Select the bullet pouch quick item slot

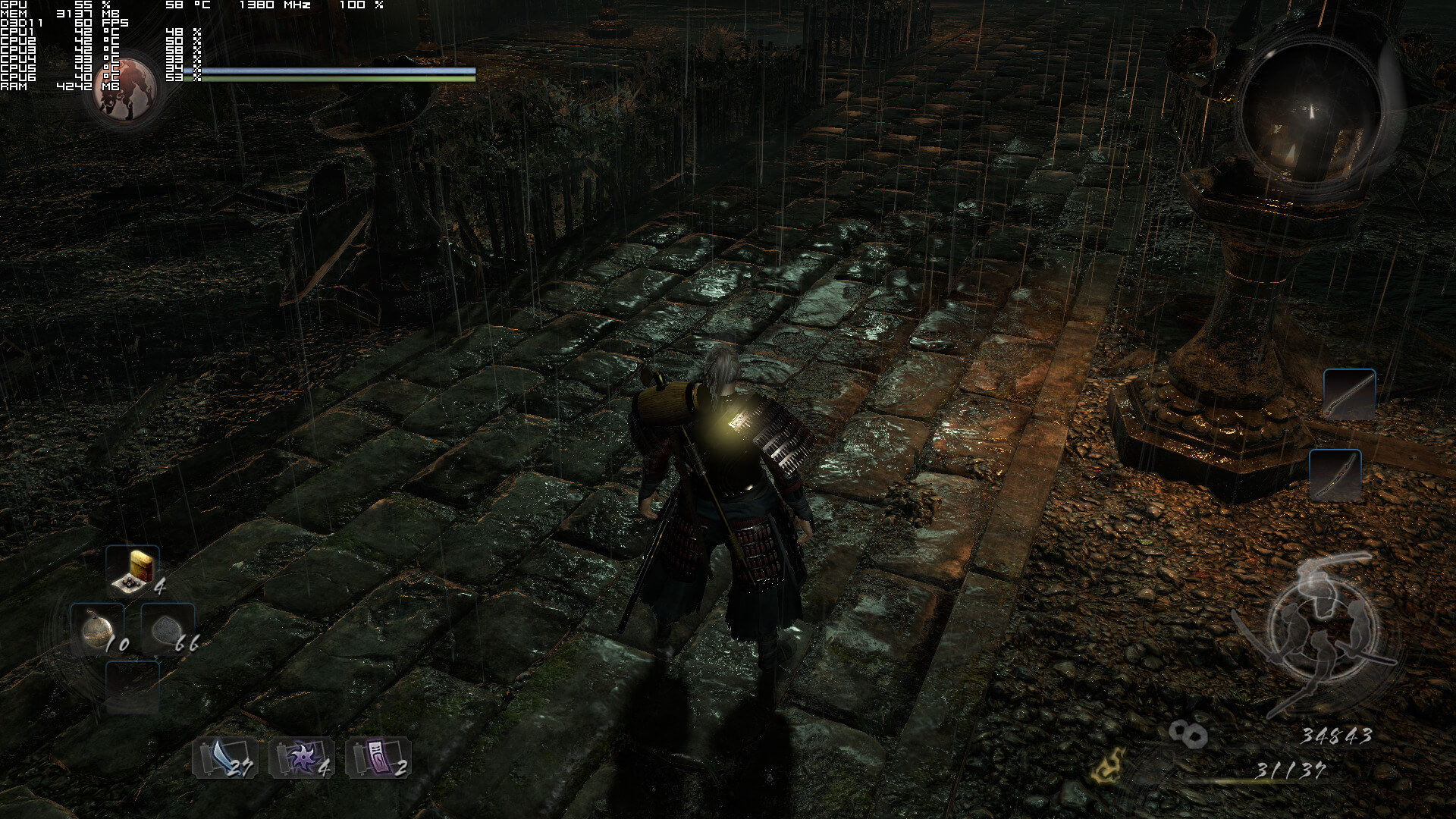133,570
